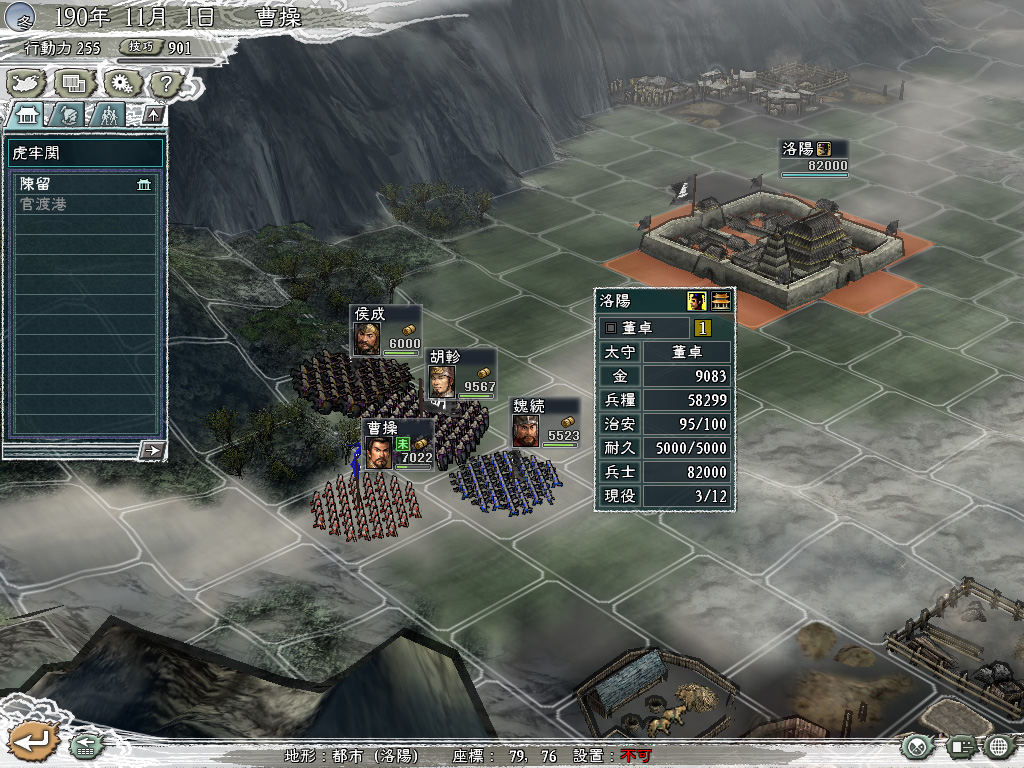Switch to the officer helmet tab
This screenshot has height=768, width=1024.
point(67,114)
